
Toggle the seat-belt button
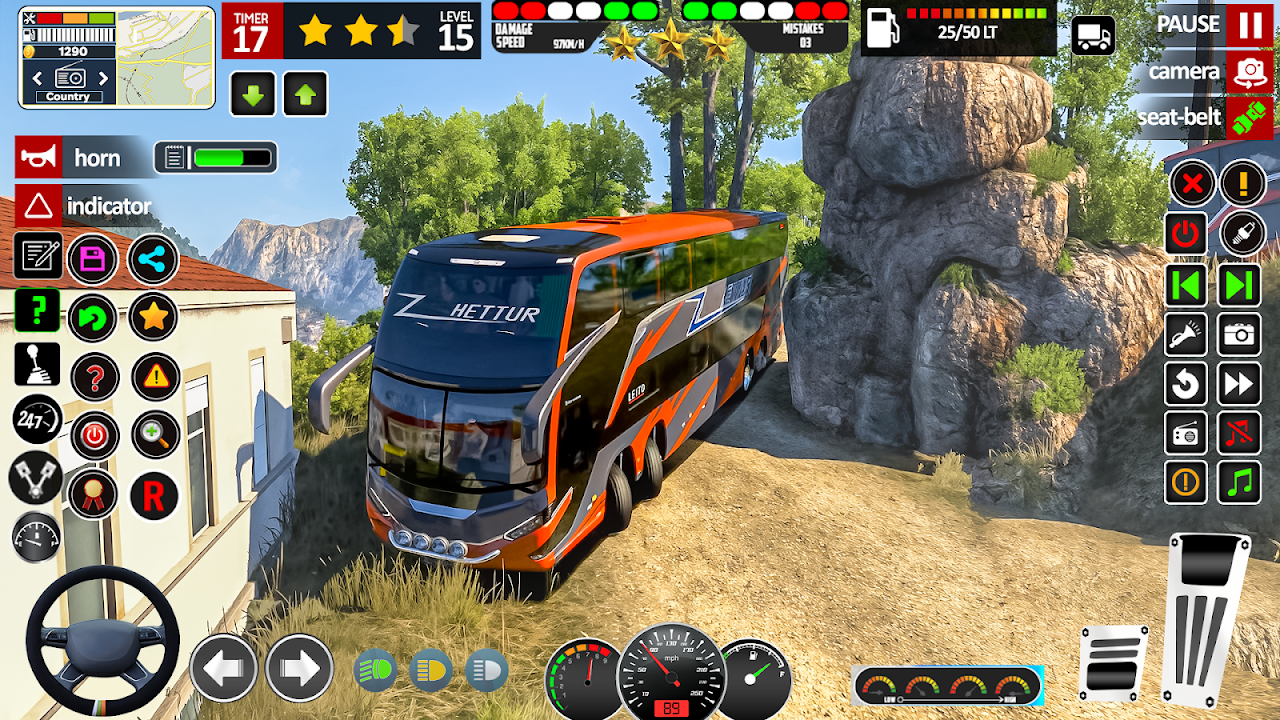coord(1249,117)
